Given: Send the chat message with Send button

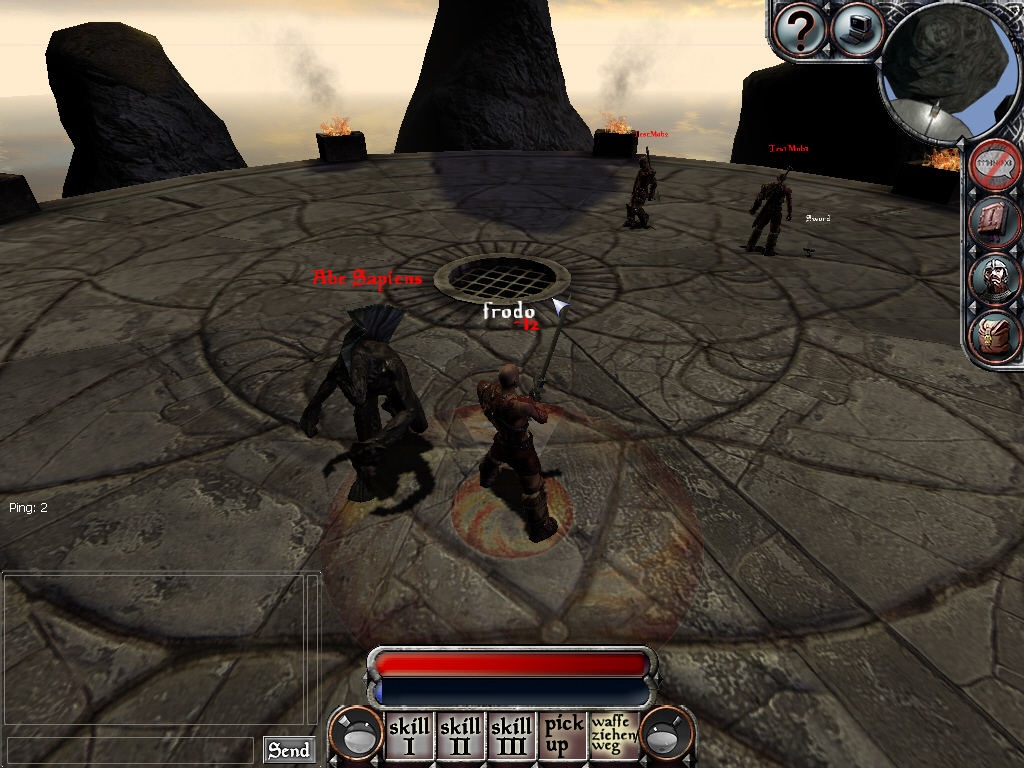Looking at the screenshot, I should coord(288,750).
